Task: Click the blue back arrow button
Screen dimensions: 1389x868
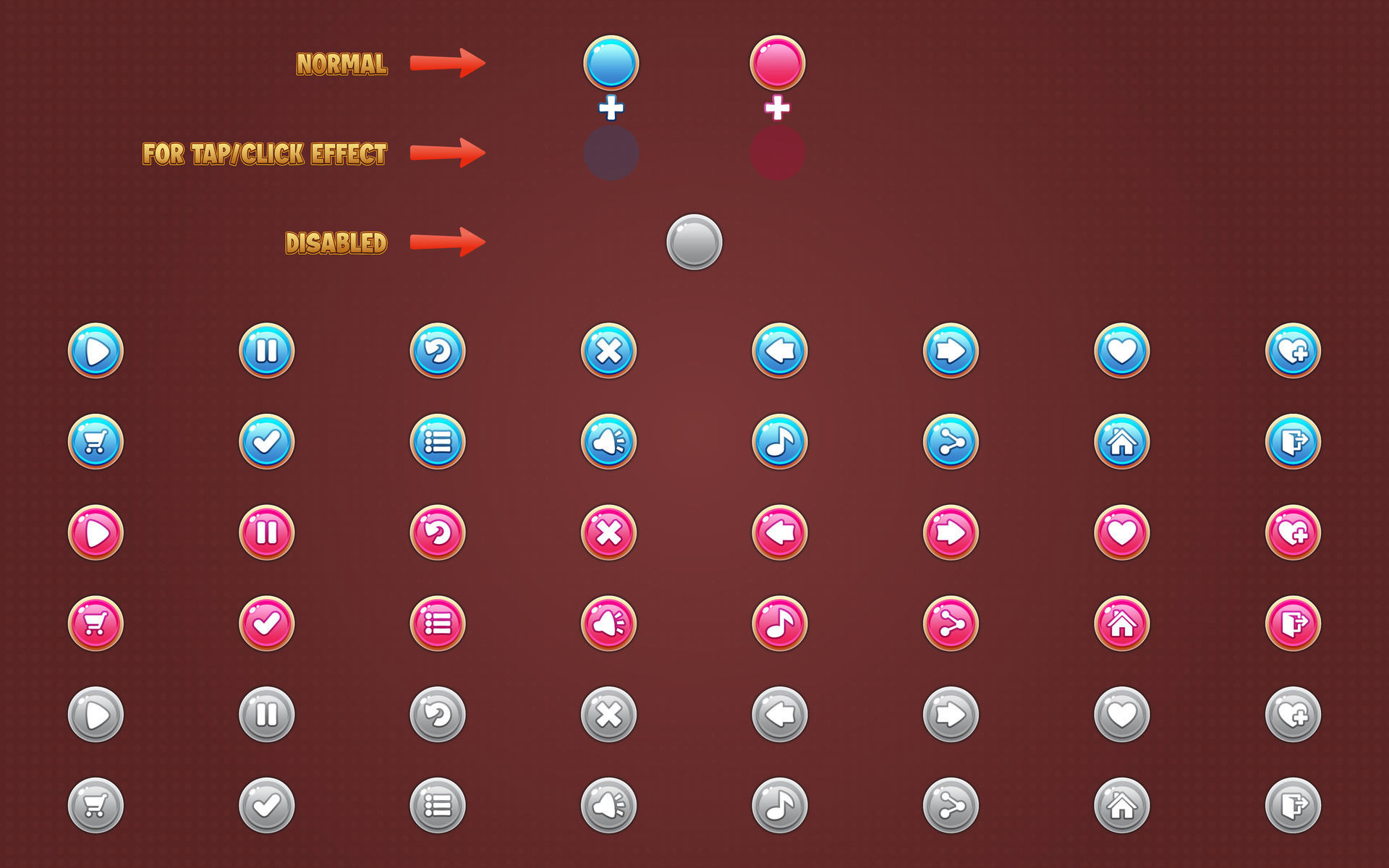Action: 779,350
